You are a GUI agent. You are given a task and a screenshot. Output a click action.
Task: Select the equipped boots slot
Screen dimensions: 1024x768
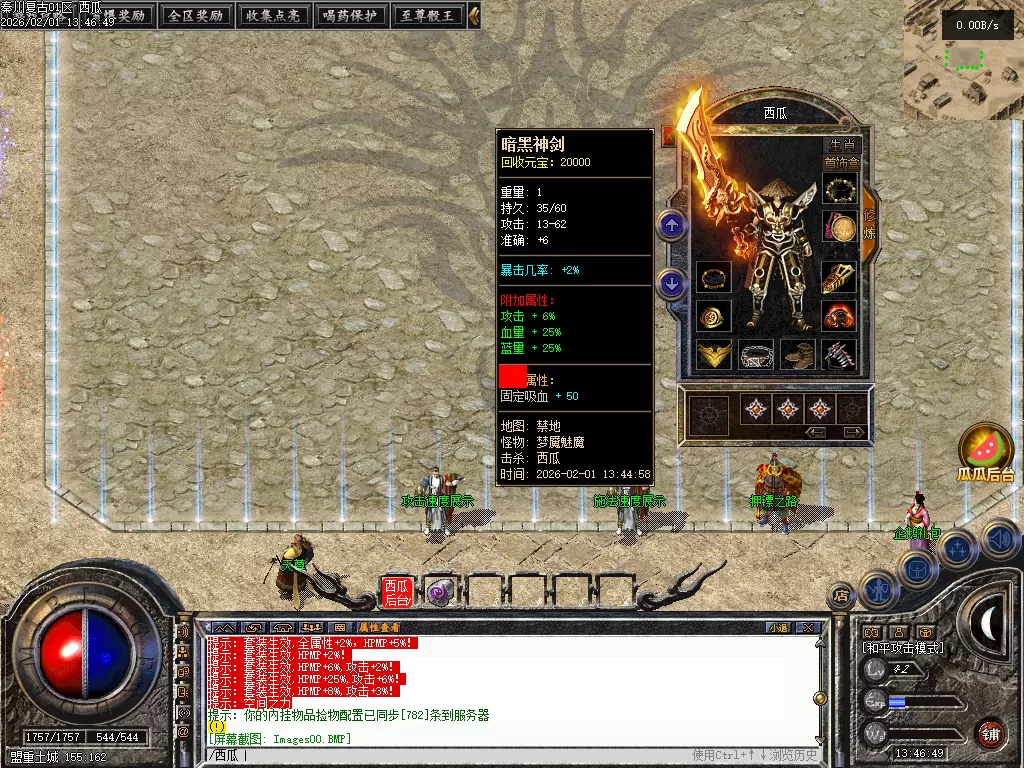pos(798,354)
